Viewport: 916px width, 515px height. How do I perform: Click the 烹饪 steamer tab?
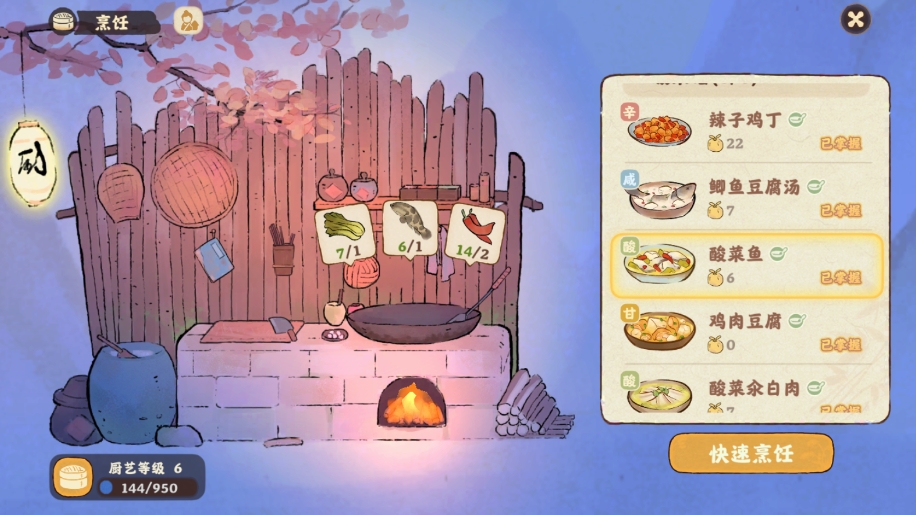(x=103, y=21)
